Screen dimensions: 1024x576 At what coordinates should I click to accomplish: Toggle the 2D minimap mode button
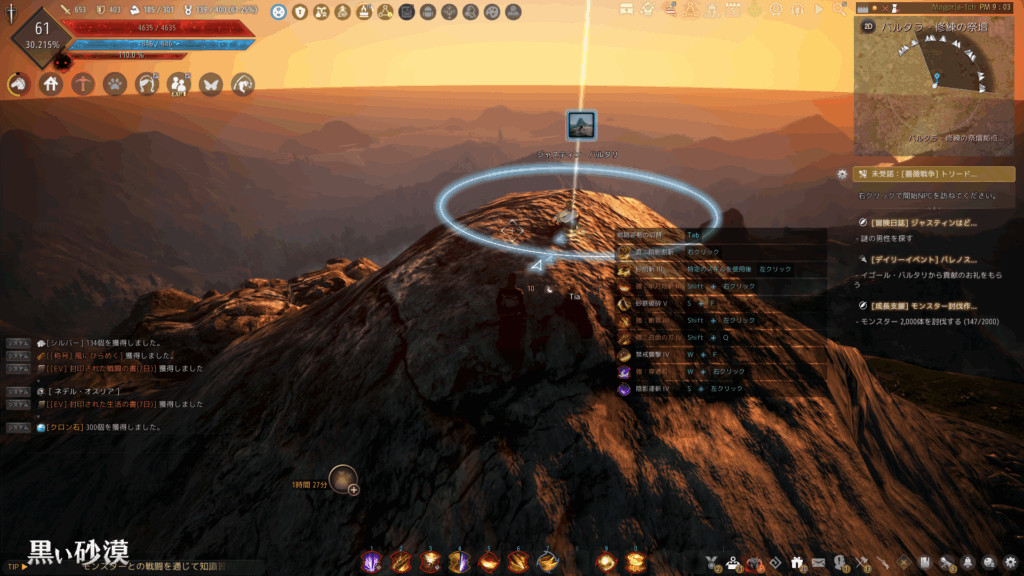tap(868, 27)
